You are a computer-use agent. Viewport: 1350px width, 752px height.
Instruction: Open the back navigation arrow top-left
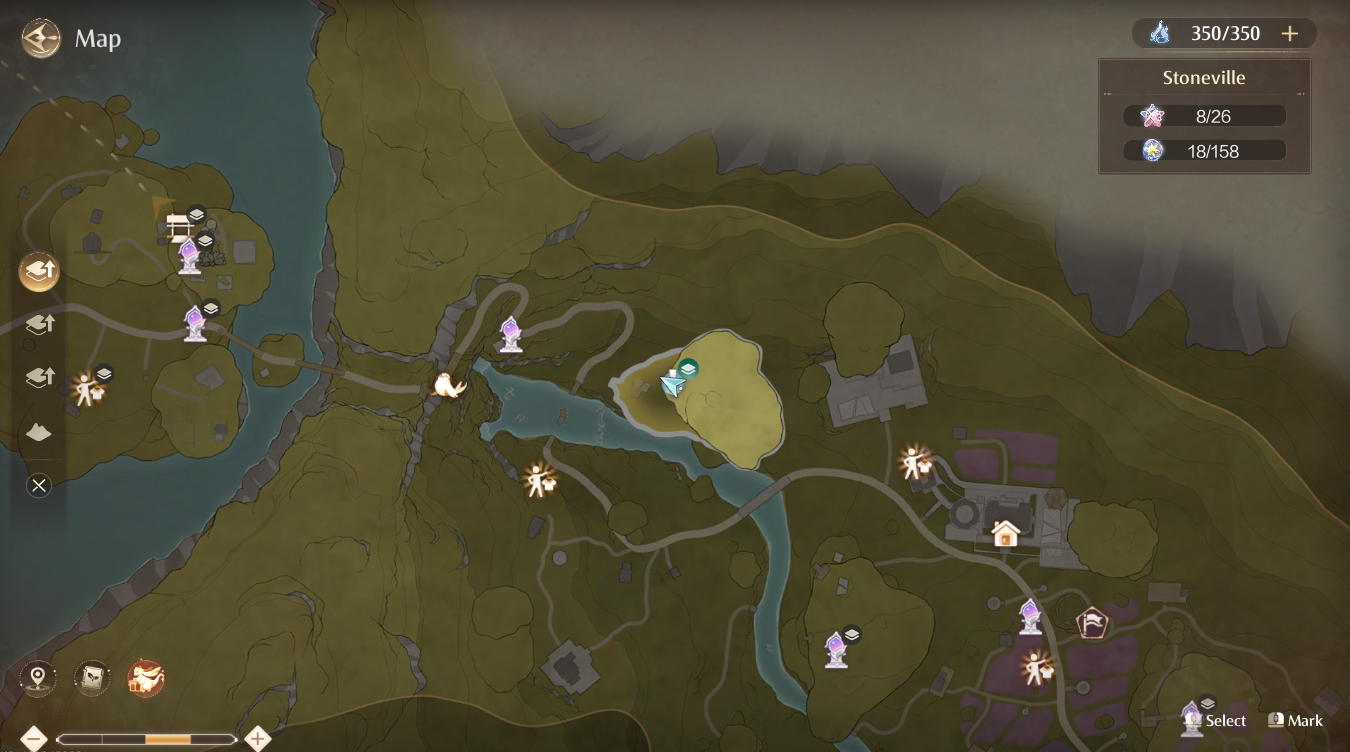pyautogui.click(x=38, y=38)
